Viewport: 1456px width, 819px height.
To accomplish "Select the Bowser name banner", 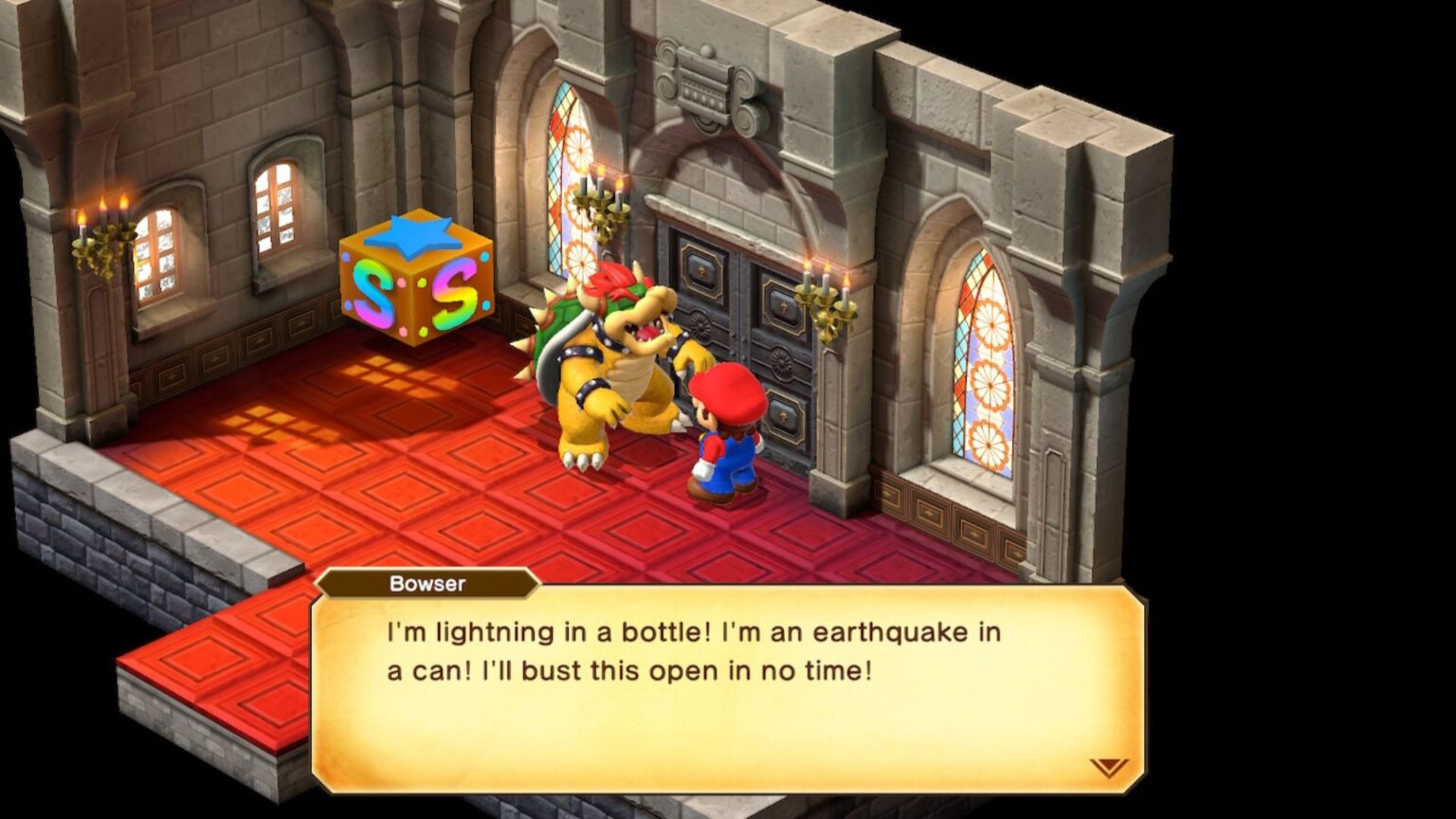I will [428, 584].
